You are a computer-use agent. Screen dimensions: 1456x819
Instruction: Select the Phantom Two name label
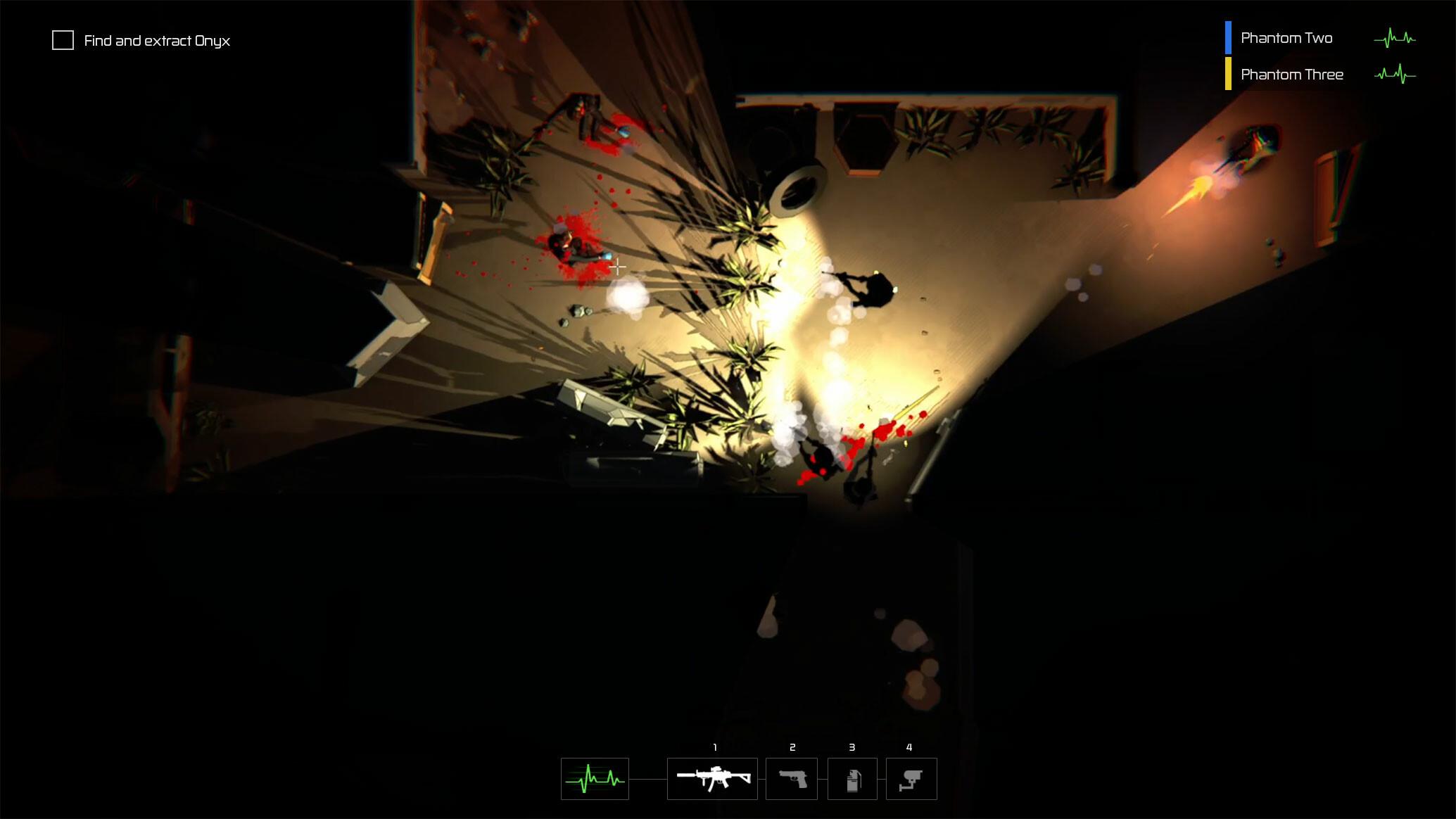click(1287, 38)
